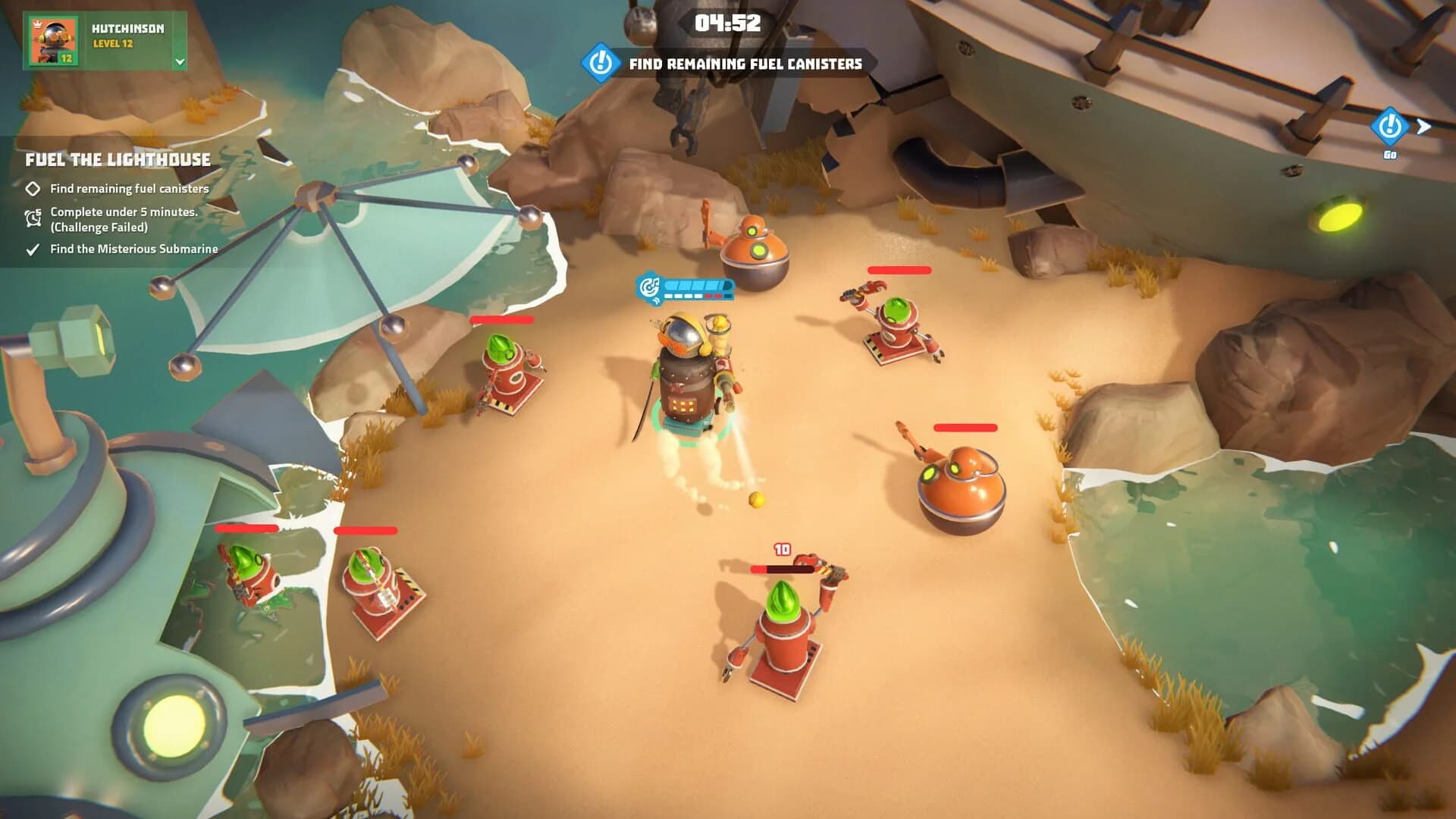Image resolution: width=1456 pixels, height=819 pixels.
Task: Select the music disc ability icon above the player
Action: [648, 288]
